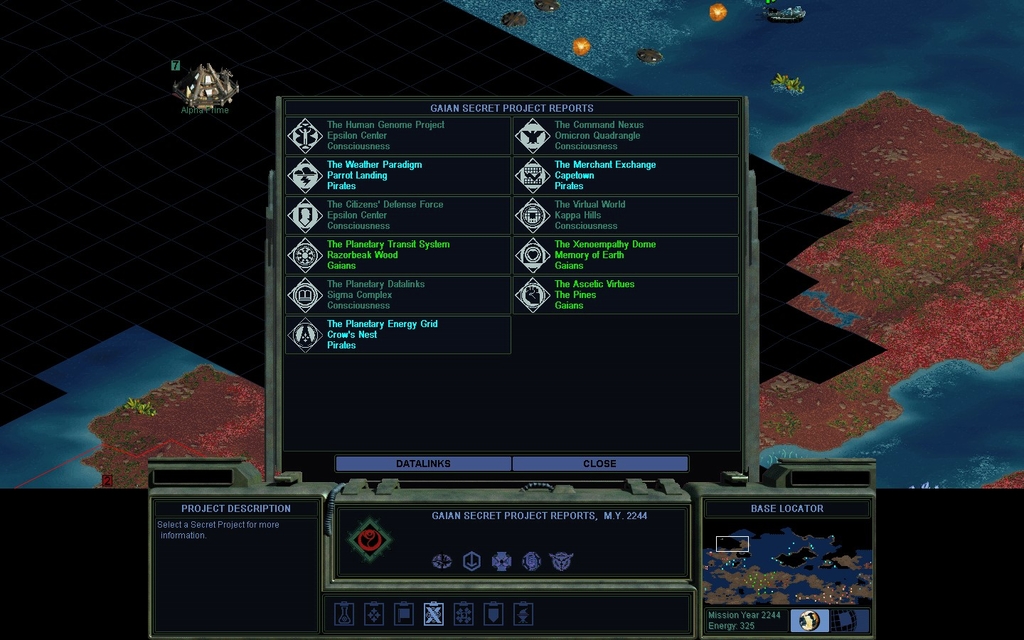This screenshot has height=640, width=1024.
Task: Open the flask report clipboard icon
Action: (343, 613)
